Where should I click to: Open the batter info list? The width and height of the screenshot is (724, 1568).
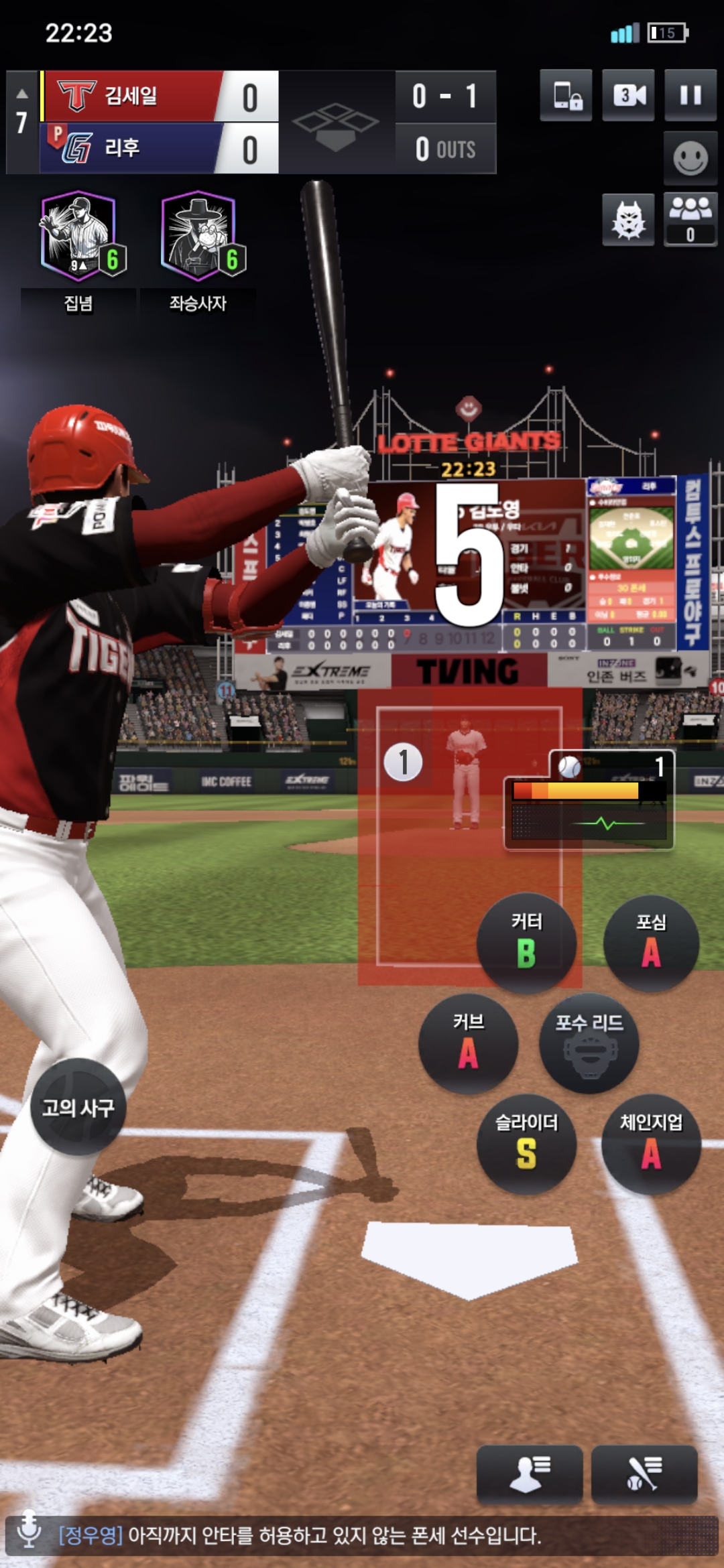(644, 1474)
